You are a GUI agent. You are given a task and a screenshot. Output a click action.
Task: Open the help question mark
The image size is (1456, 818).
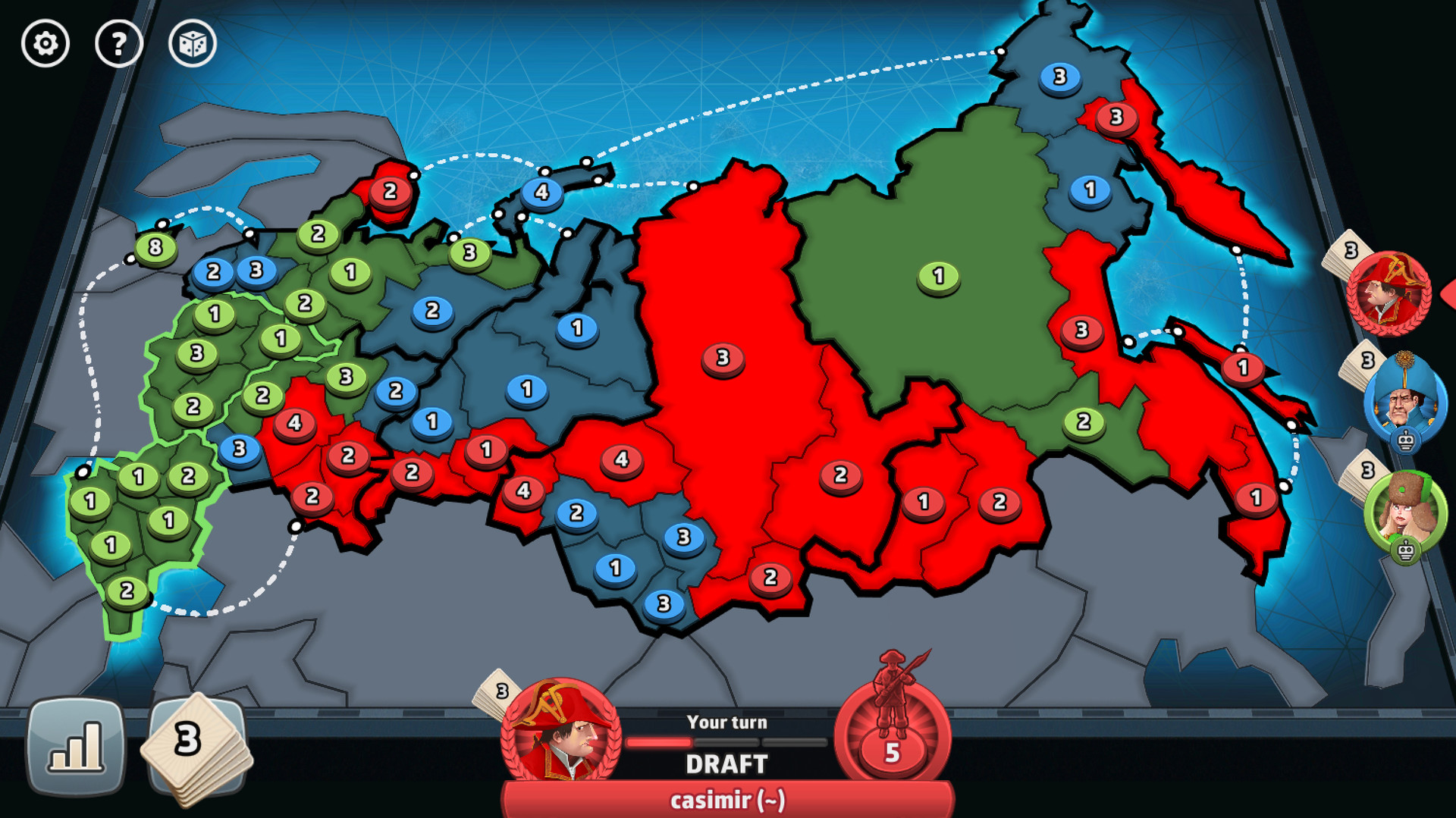[118, 44]
